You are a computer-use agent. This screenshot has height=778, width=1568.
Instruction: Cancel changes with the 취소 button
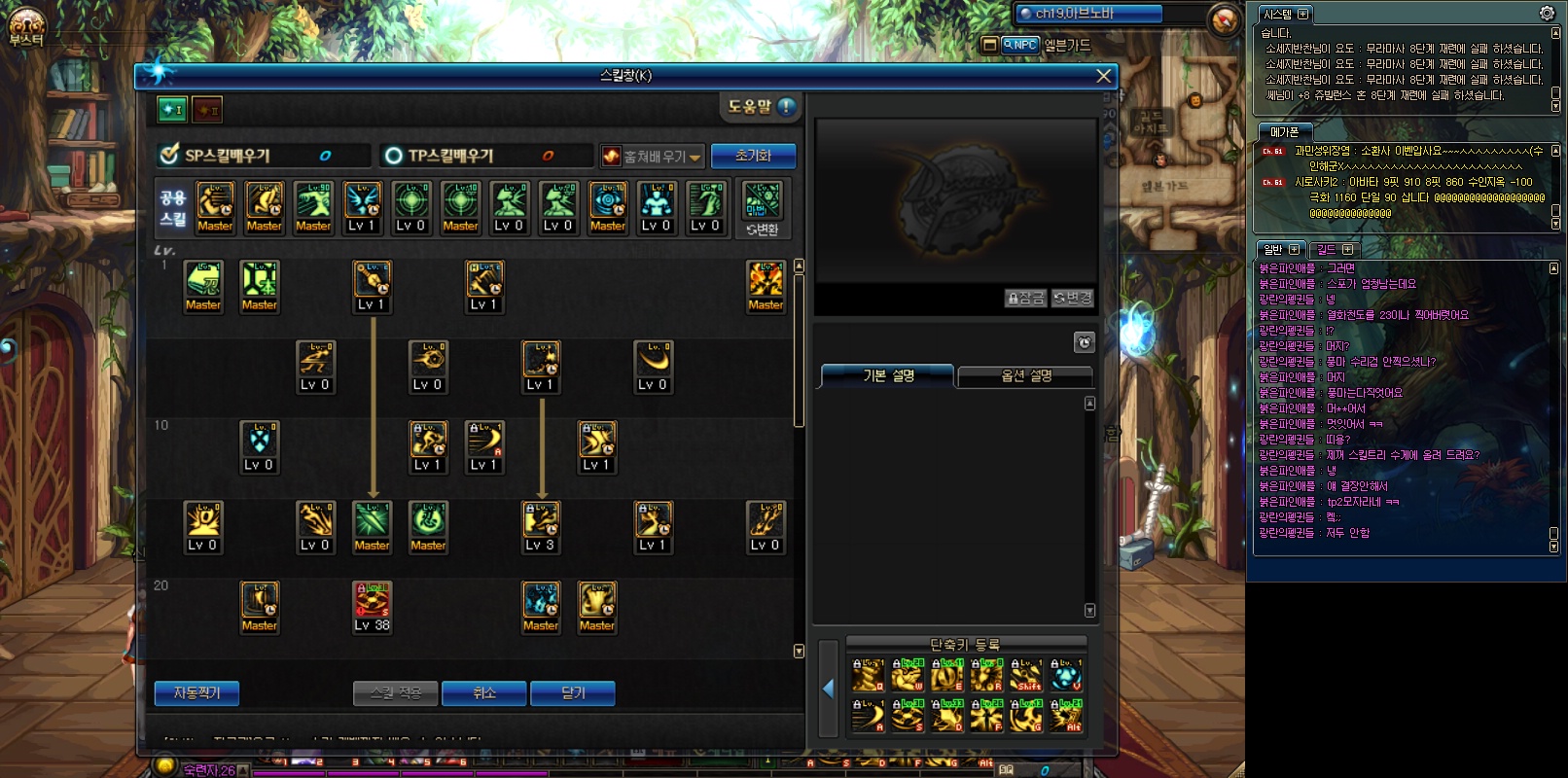click(483, 692)
